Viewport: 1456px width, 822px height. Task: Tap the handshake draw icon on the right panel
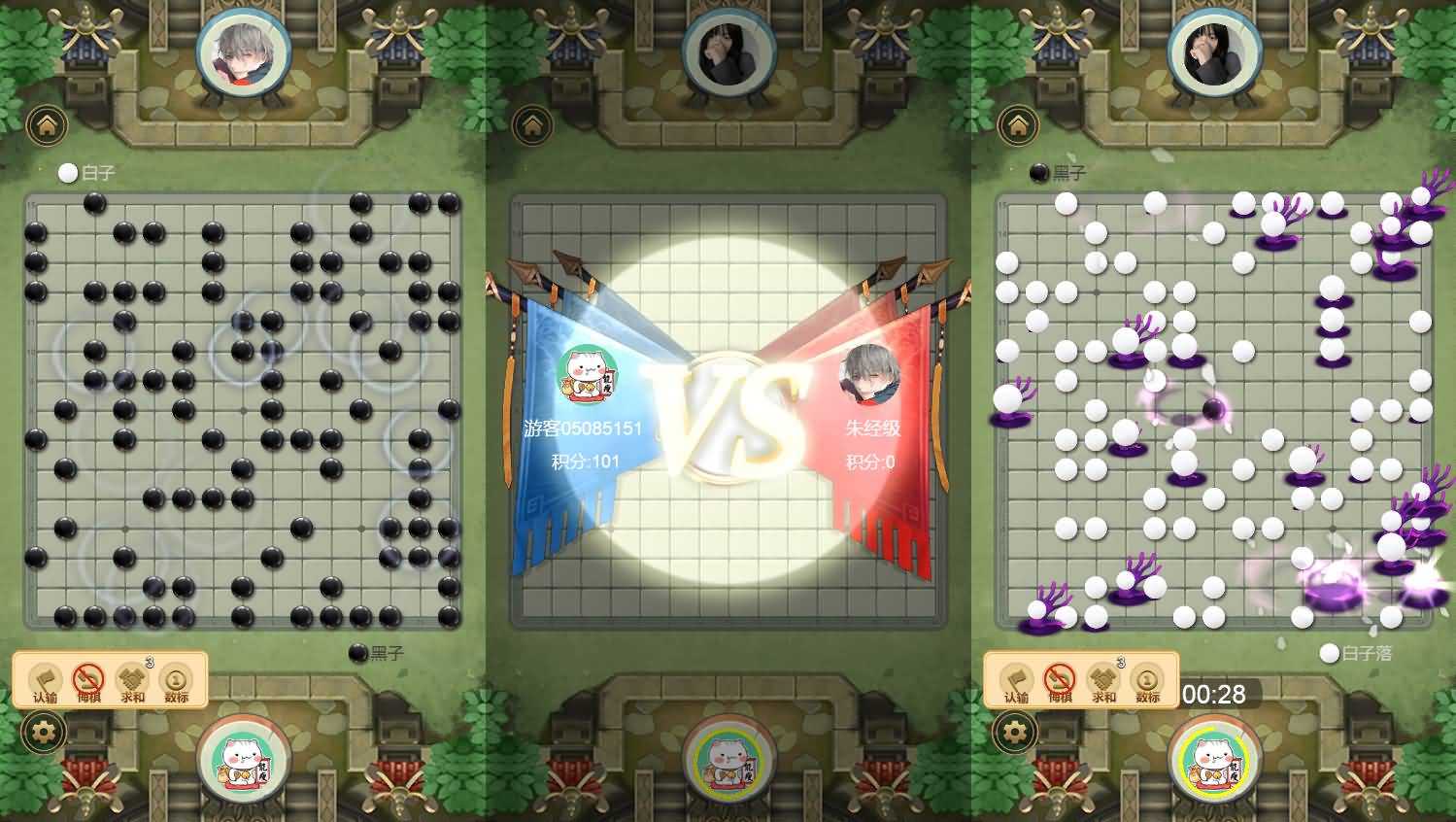pos(1104,680)
